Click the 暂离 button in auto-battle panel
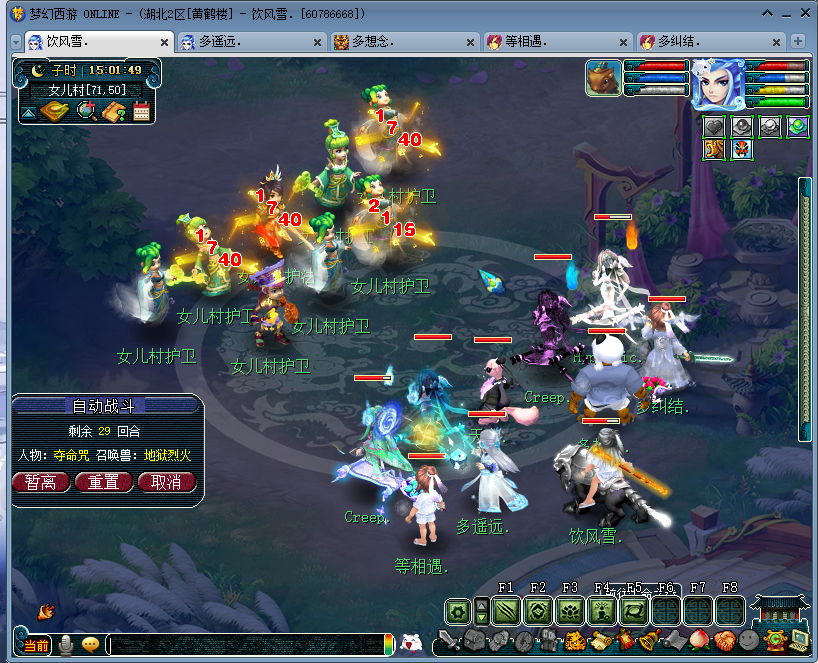 coord(41,482)
